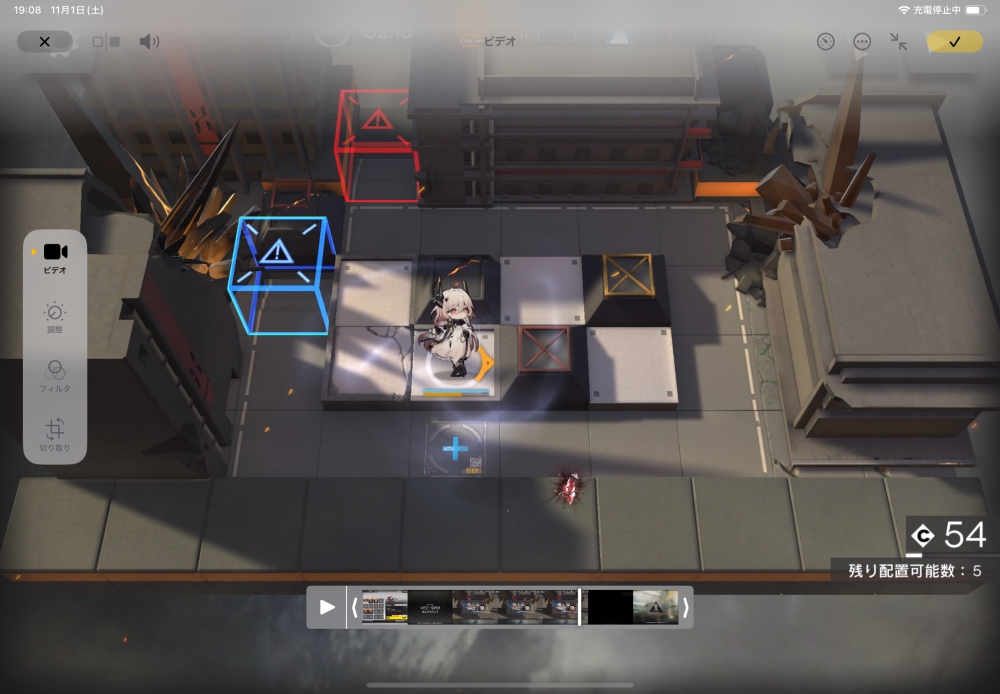This screenshot has width=1000, height=694.
Task: Close the video editor with the X button
Action: coord(44,42)
